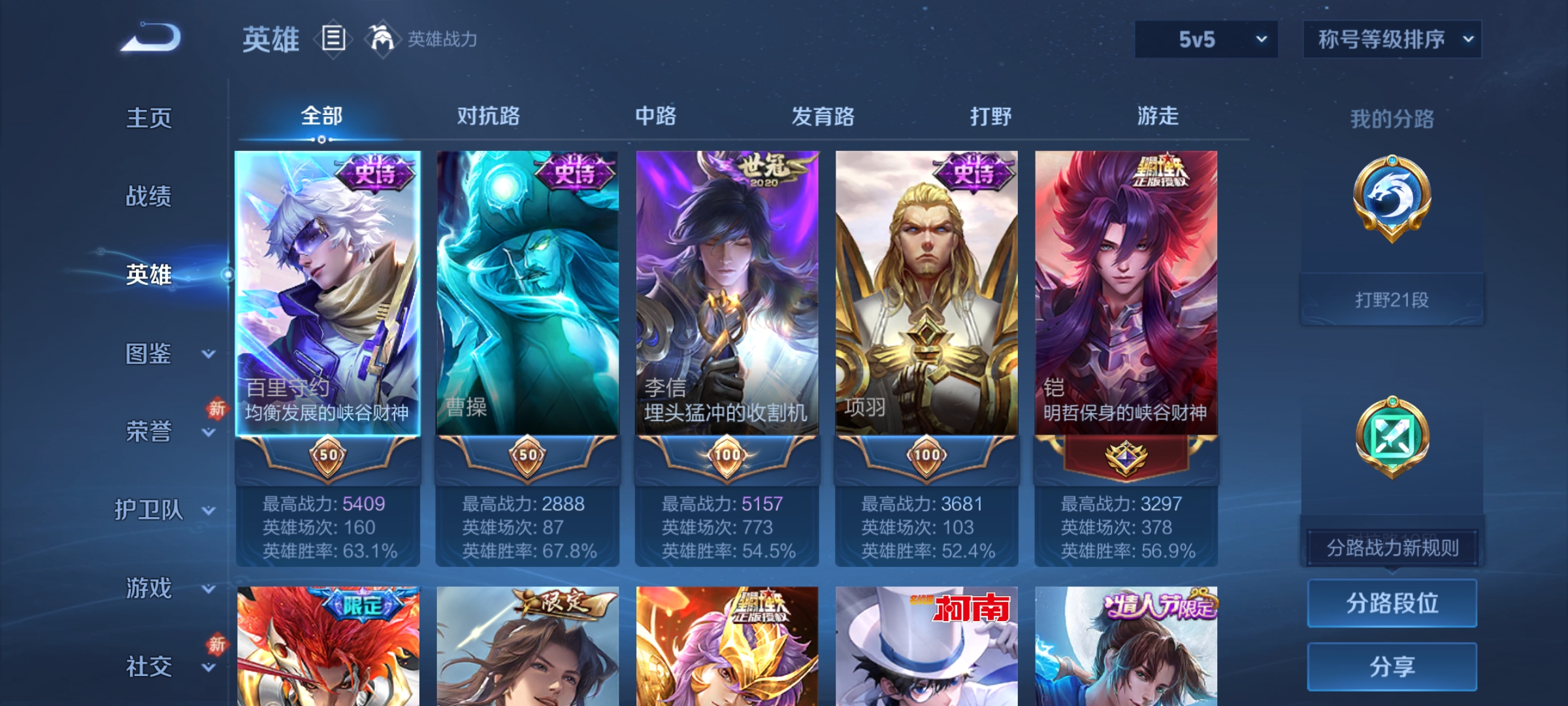The width and height of the screenshot is (1568, 706).
Task: Open the 5v5 mode dropdown
Action: click(1205, 39)
